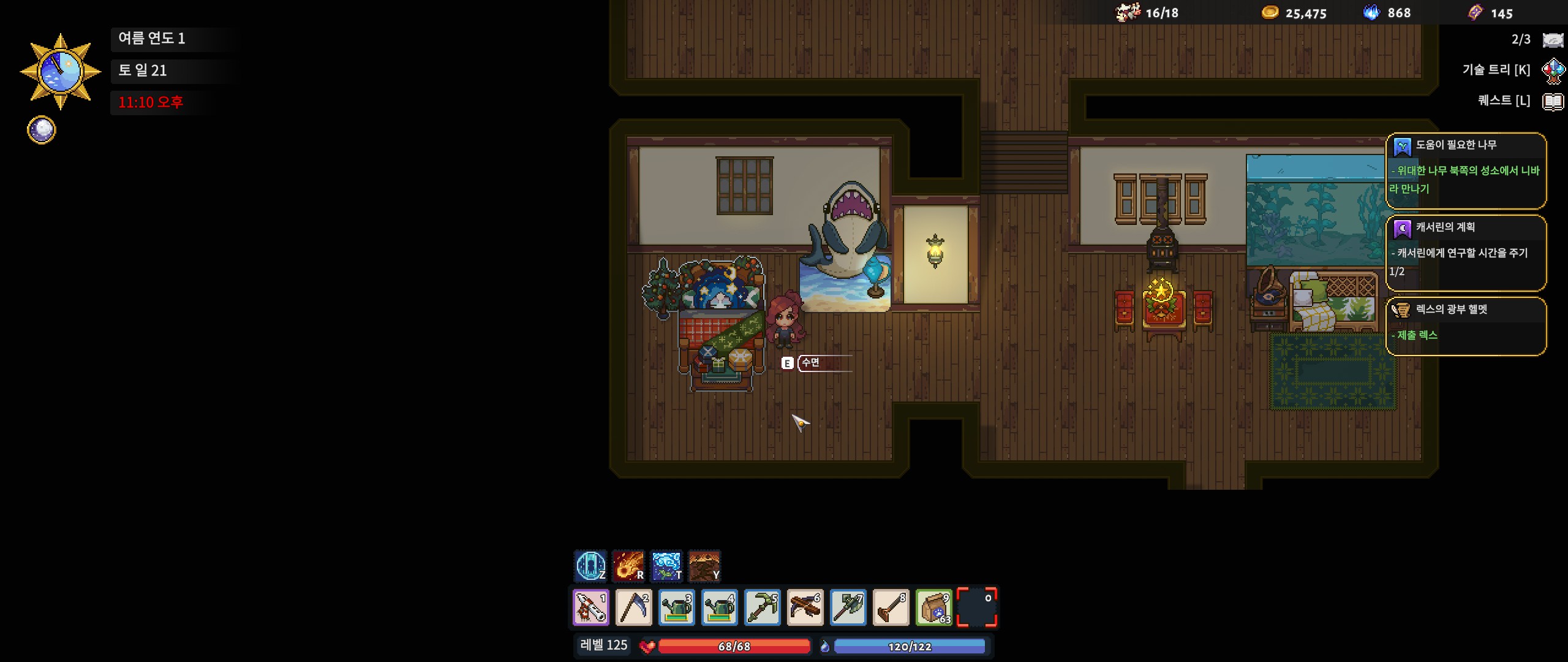Viewport: 1568px width, 662px height.
Task: Select the '캐서린의 계획' quest tracker entry
Action: [1465, 253]
